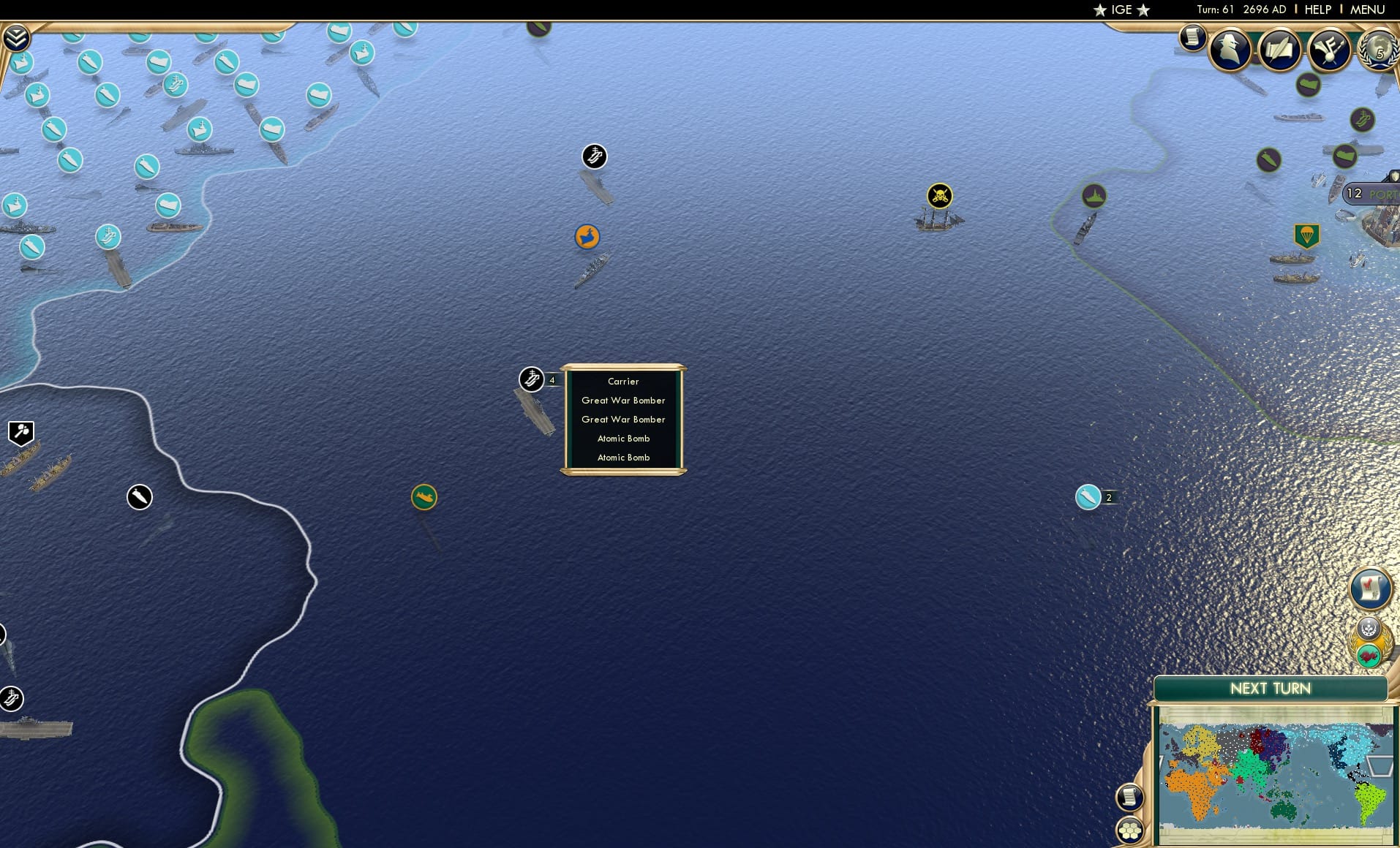Viewport: 1400px width, 848px height.
Task: Open the Espionage overview spy icon
Action: pyautogui.click(x=1231, y=48)
